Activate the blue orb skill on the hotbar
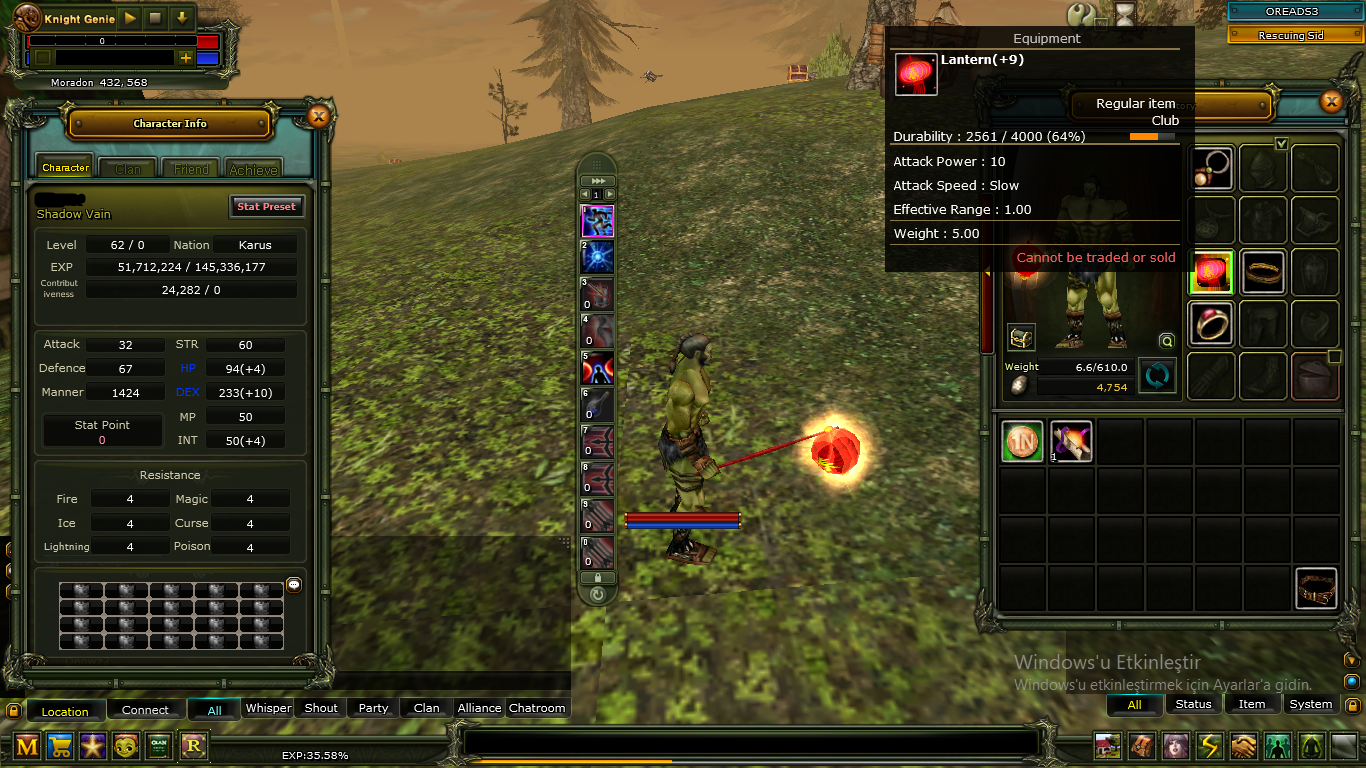This screenshot has width=1366, height=768. [x=597, y=257]
